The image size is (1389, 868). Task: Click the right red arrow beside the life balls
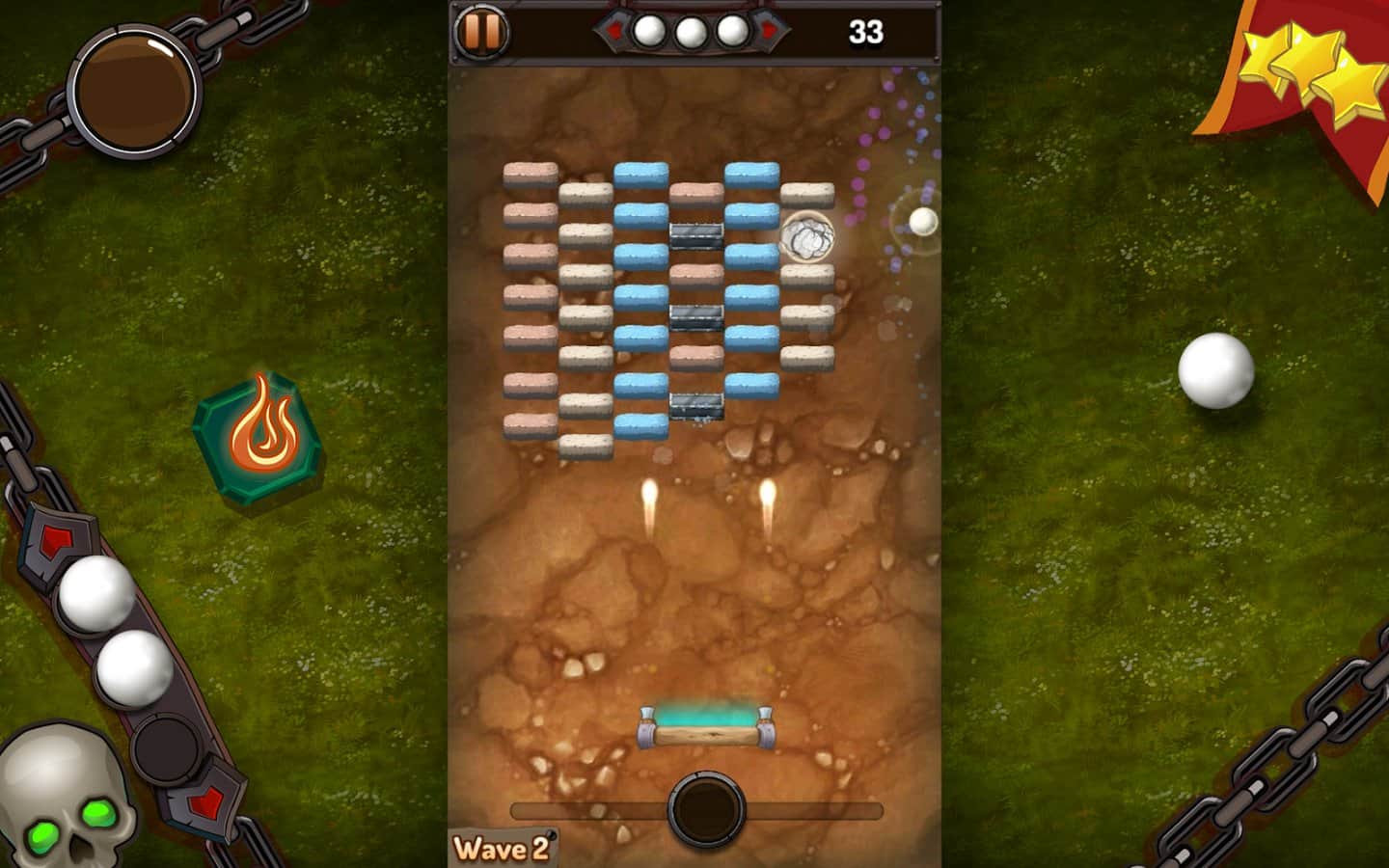(770, 29)
